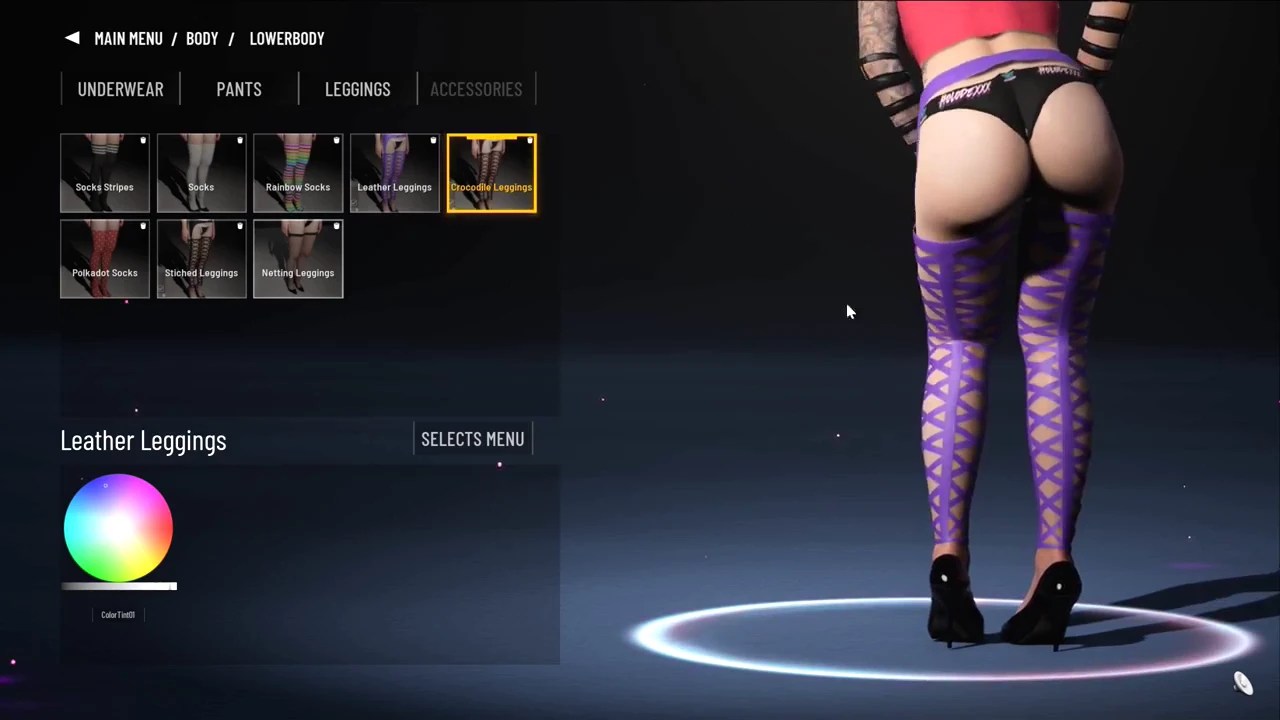Viewport: 1280px width, 720px height.
Task: Choose Socks Stripes thumbnail
Action: [x=105, y=173]
